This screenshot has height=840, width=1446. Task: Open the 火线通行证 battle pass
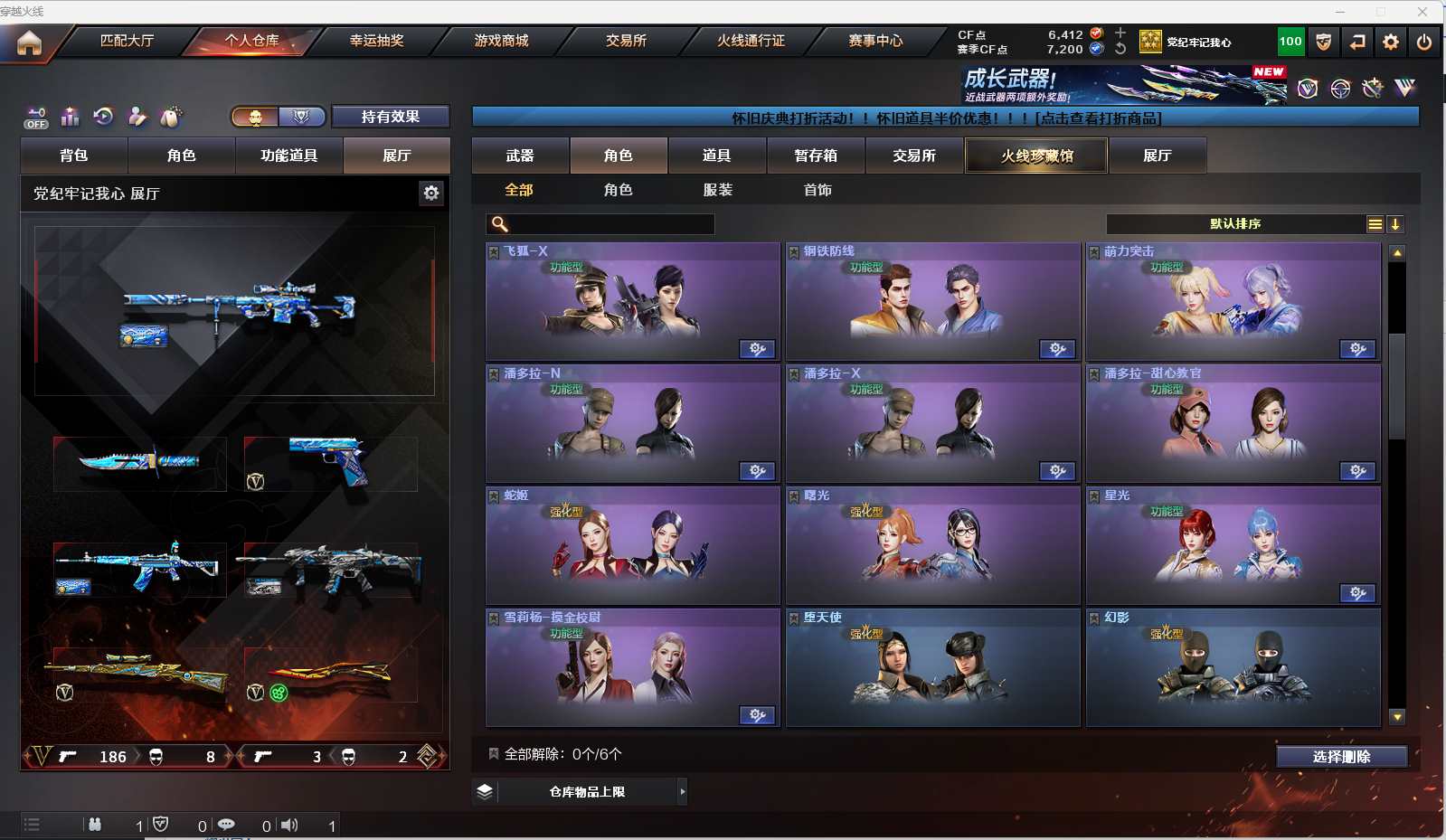(x=751, y=41)
